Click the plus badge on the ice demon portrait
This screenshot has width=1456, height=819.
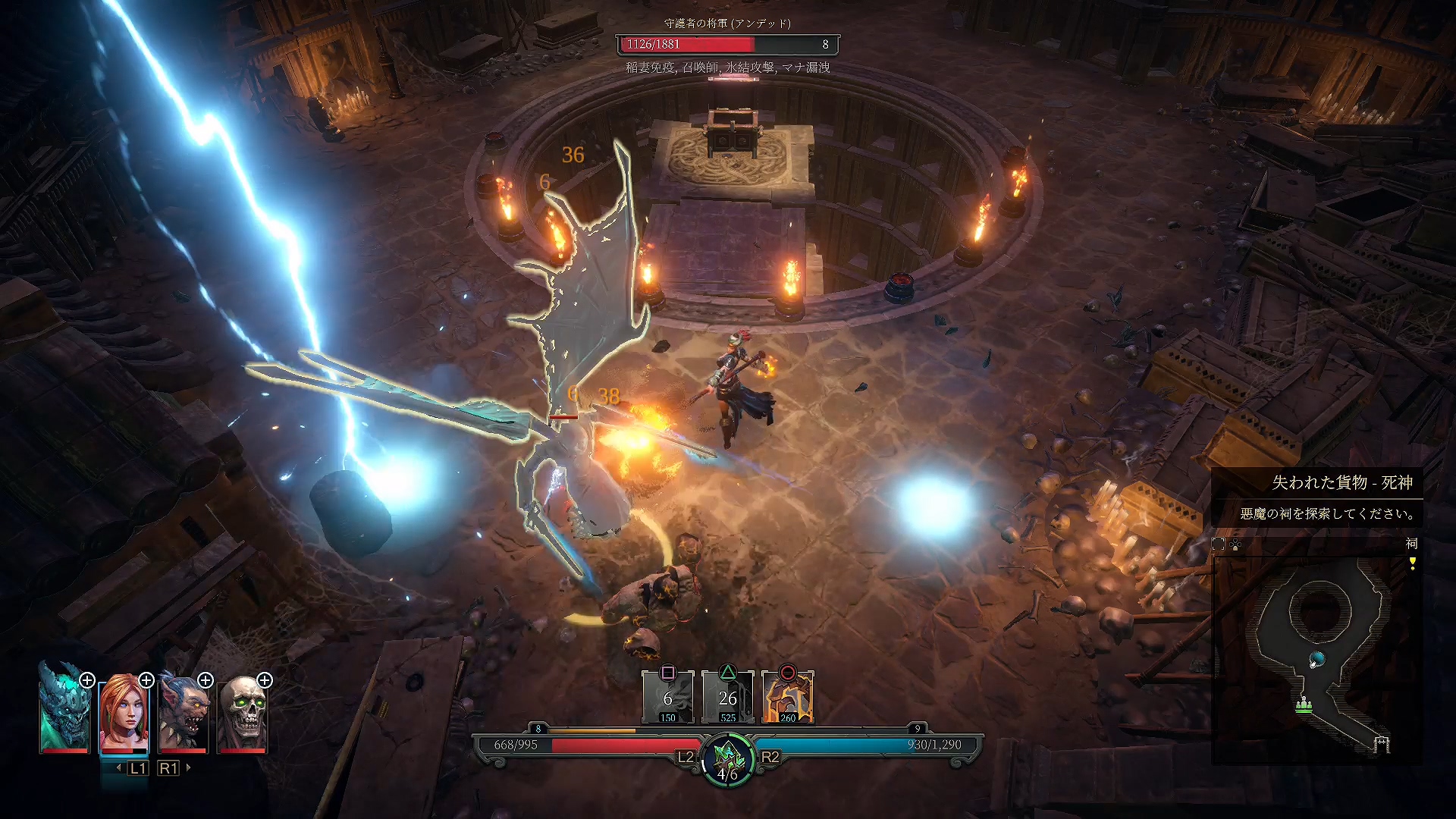(87, 680)
